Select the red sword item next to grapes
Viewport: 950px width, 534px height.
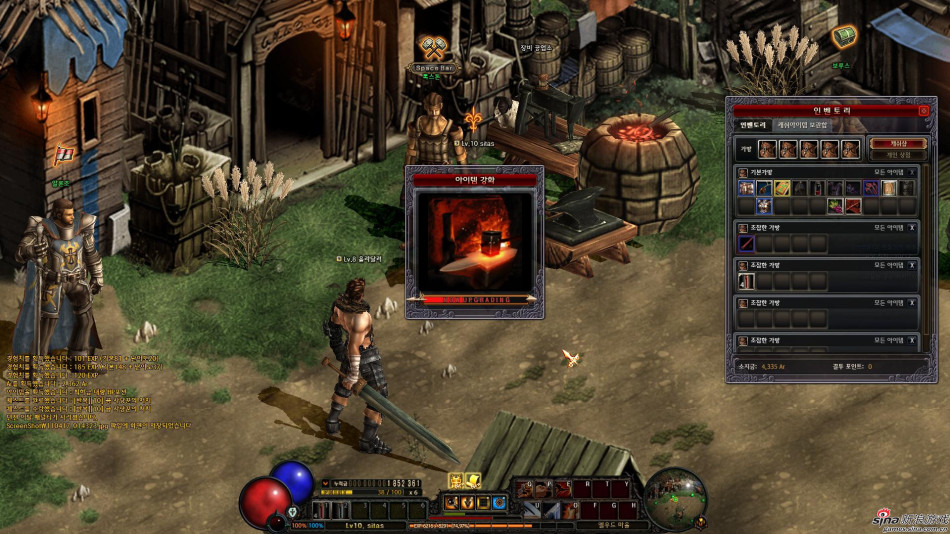tap(853, 206)
